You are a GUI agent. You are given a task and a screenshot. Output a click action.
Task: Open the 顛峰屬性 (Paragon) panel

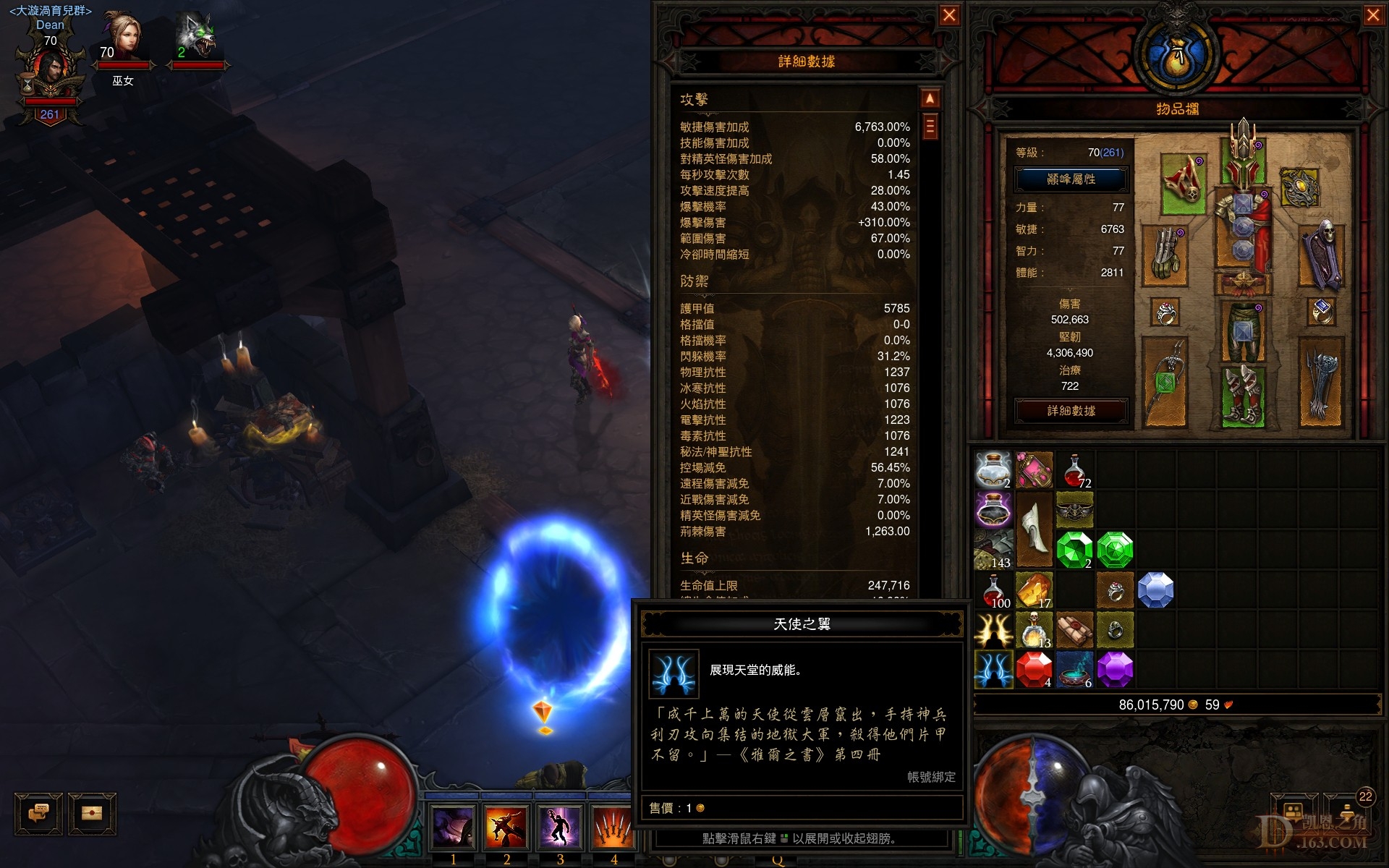tap(1071, 179)
